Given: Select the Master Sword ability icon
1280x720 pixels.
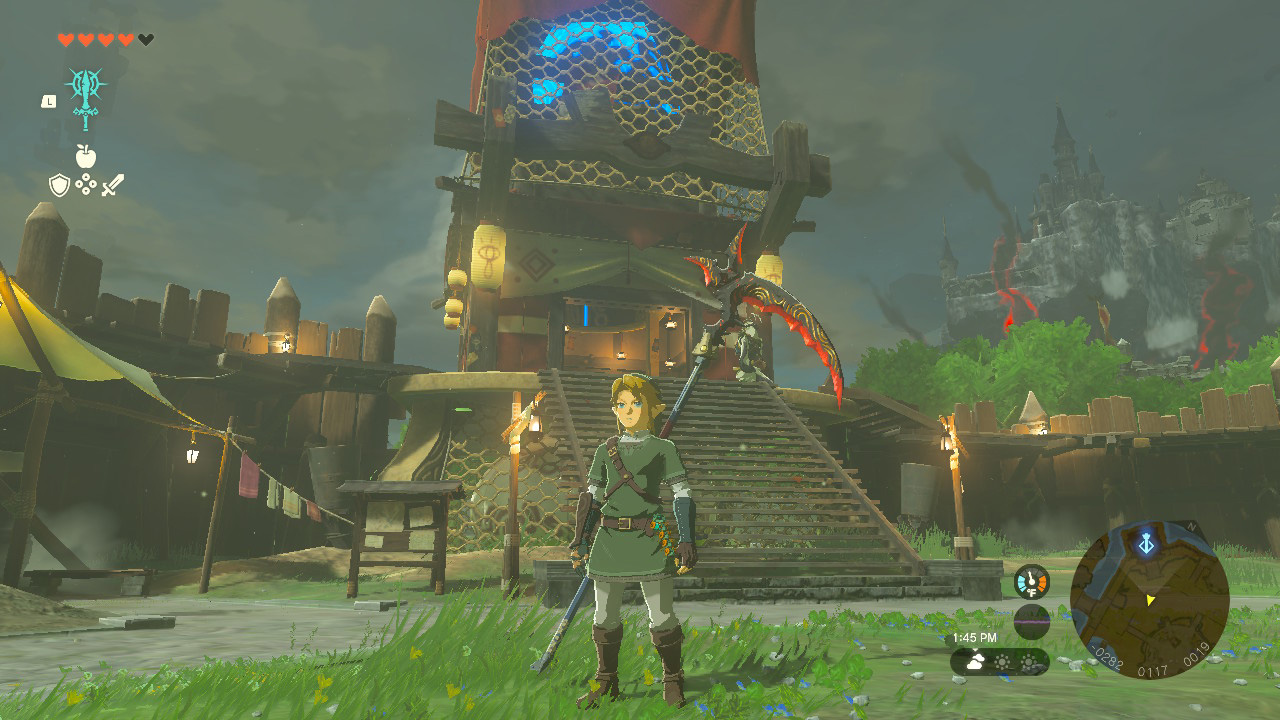Looking at the screenshot, I should coord(86,95).
